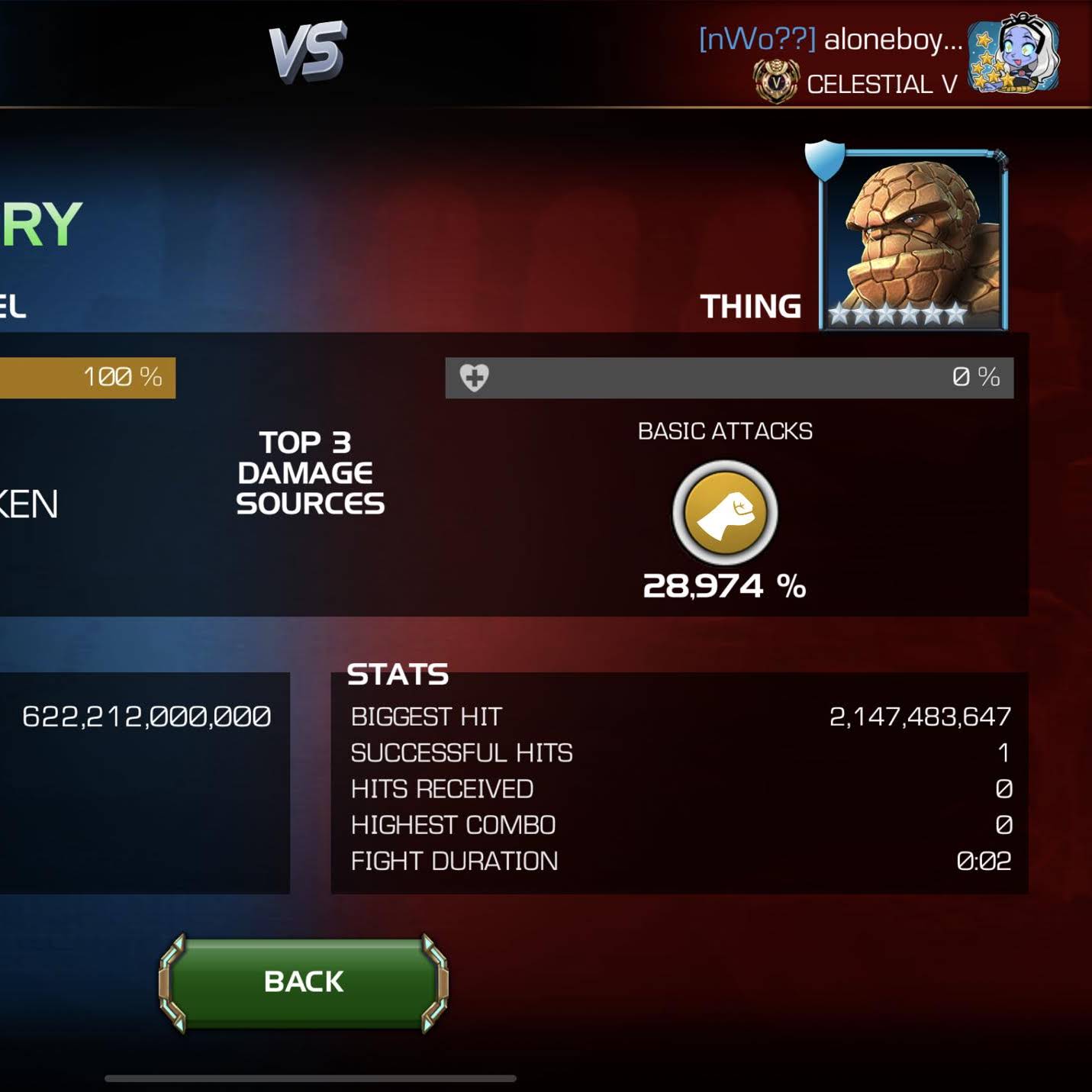Go back with the green BACK button
The height and width of the screenshot is (1092, 1092).
[303, 982]
